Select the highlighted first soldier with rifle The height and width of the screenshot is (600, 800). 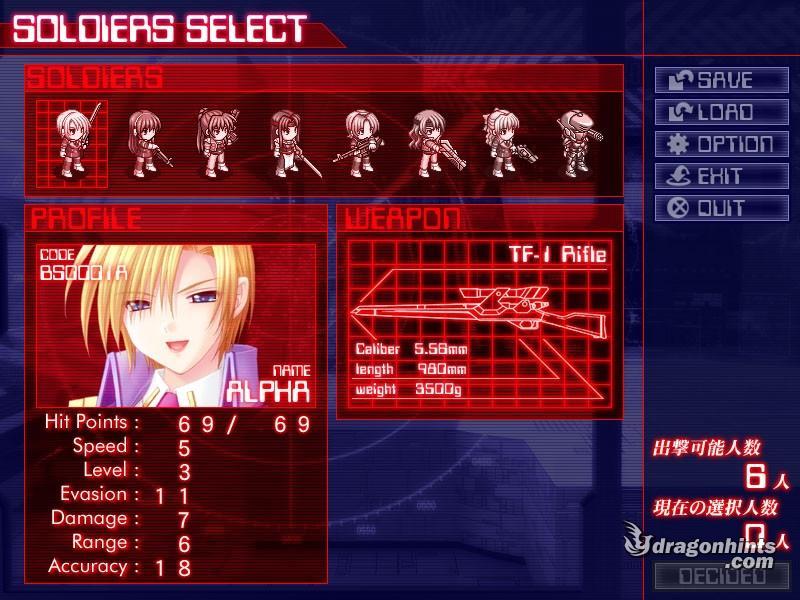tap(72, 143)
